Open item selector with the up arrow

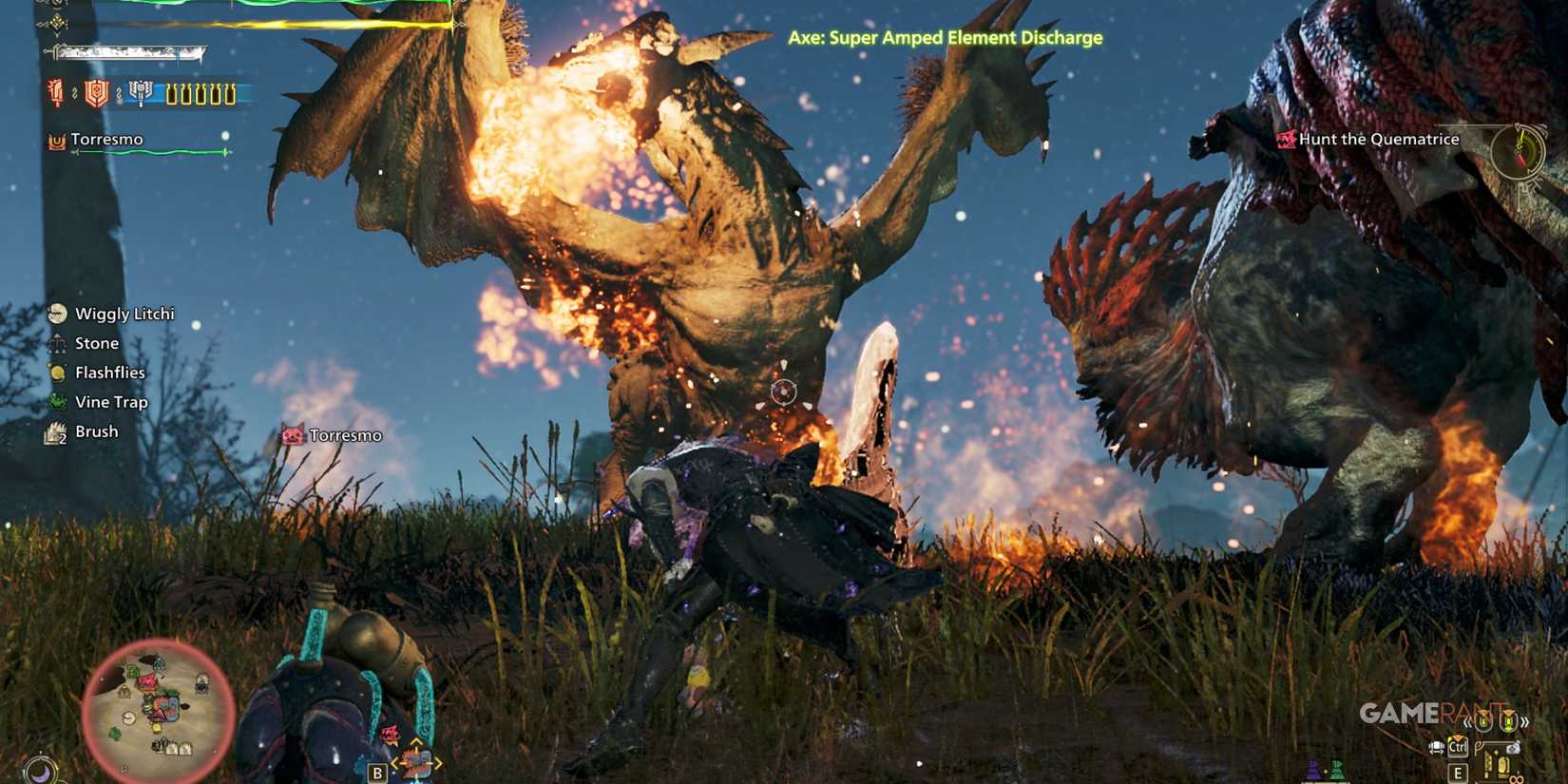[x=415, y=743]
